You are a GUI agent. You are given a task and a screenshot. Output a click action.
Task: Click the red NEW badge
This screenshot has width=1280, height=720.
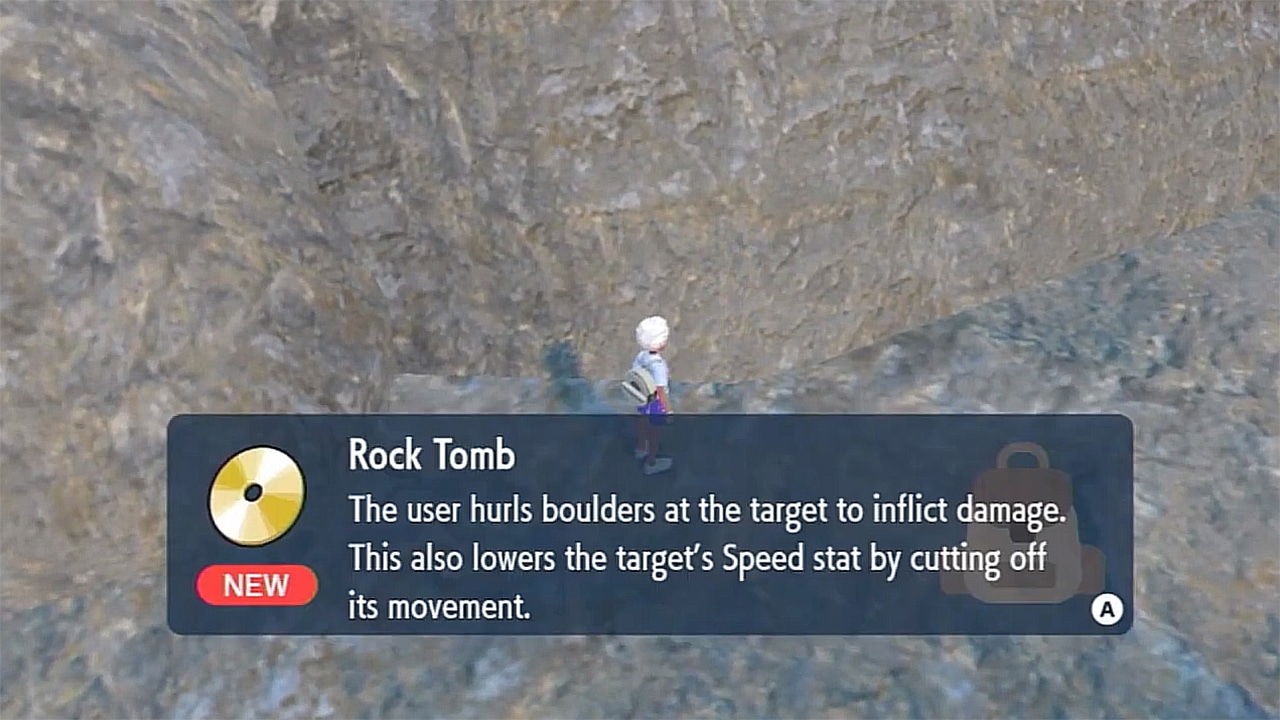pos(256,586)
